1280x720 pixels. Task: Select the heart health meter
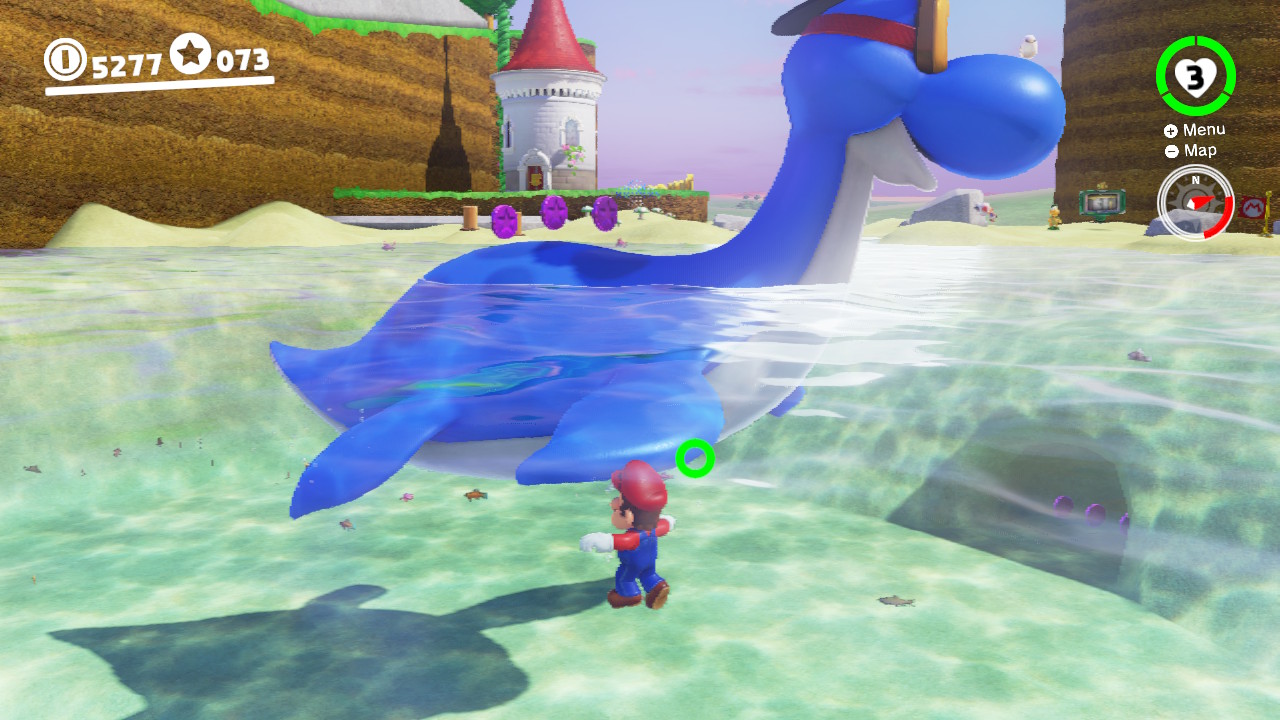[x=1195, y=76]
